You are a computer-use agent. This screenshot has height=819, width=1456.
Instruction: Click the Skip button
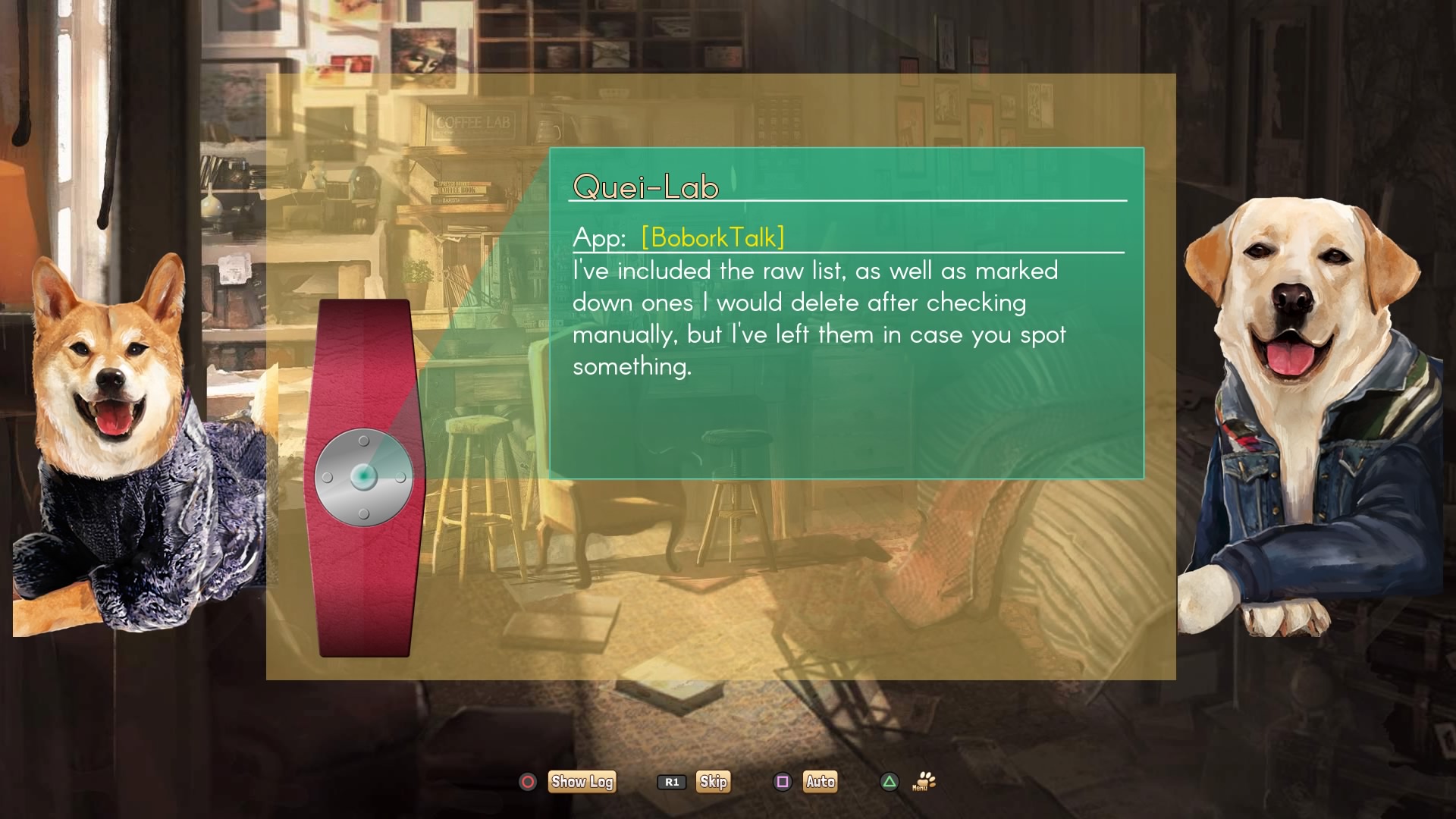pos(713,782)
